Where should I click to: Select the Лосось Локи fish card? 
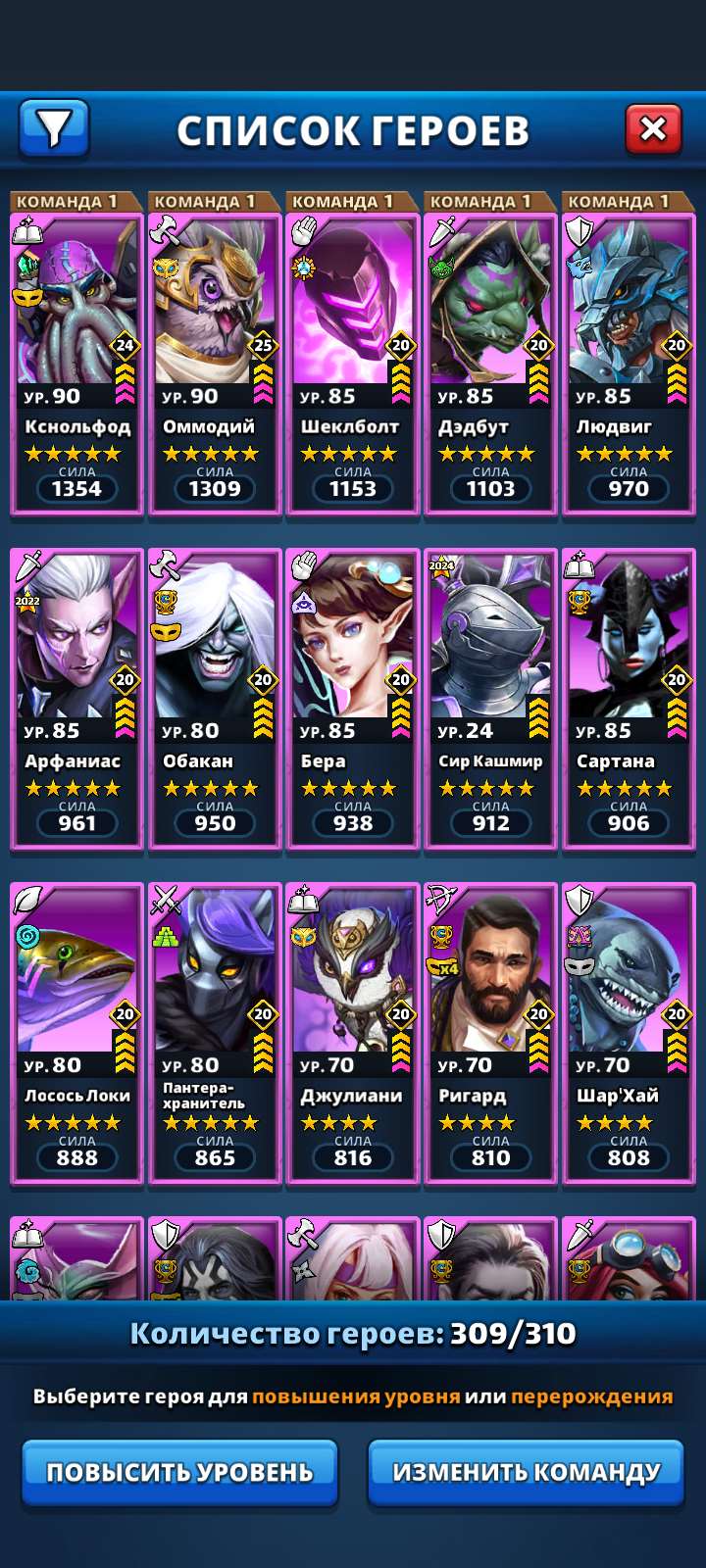click(76, 1031)
